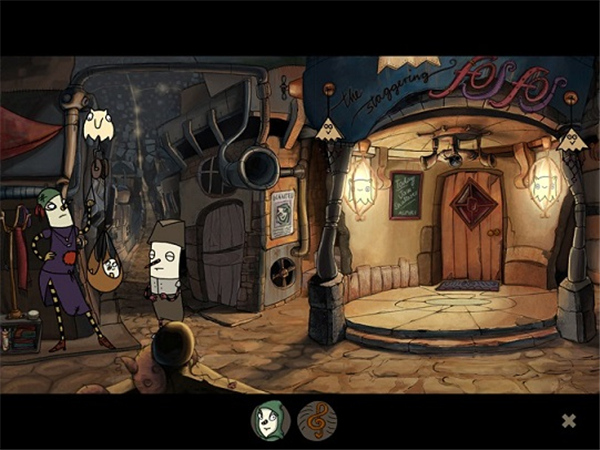This screenshot has height=450, width=600.
Task: Select the treble clef dialogue topic
Action: pos(317,421)
